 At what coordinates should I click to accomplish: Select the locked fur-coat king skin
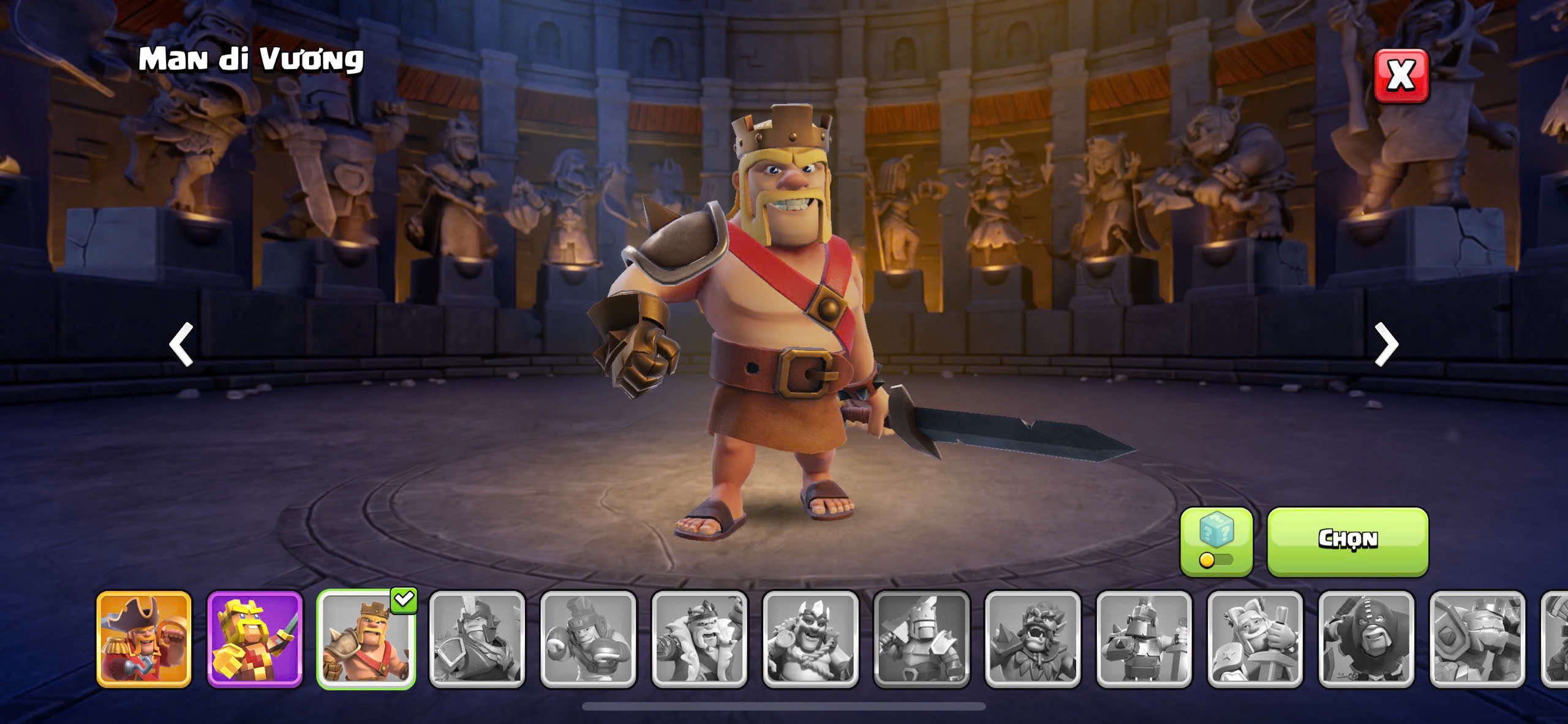click(699, 639)
